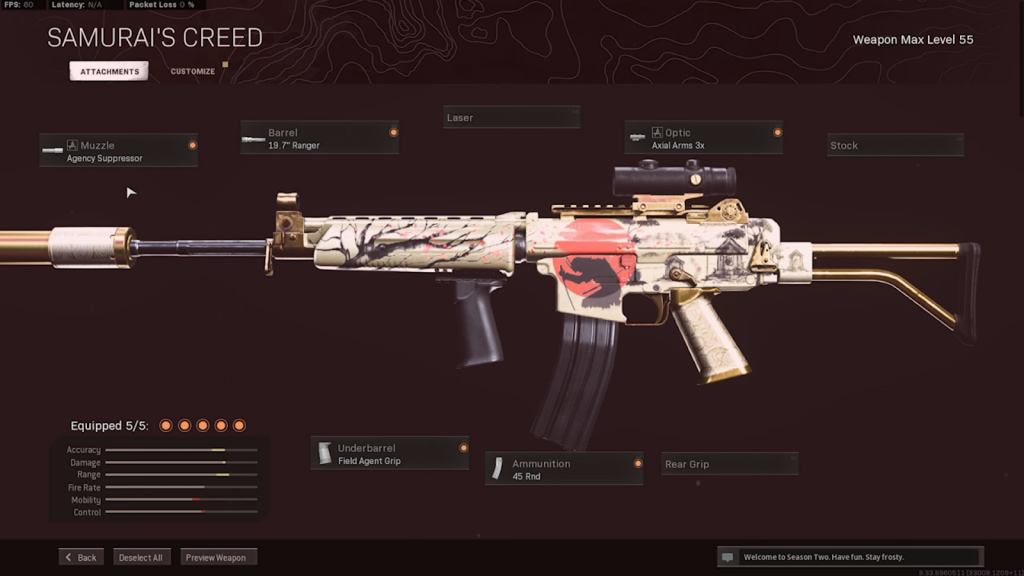Image resolution: width=1024 pixels, height=576 pixels.
Task: Open the Customize tab
Action: coord(193,72)
